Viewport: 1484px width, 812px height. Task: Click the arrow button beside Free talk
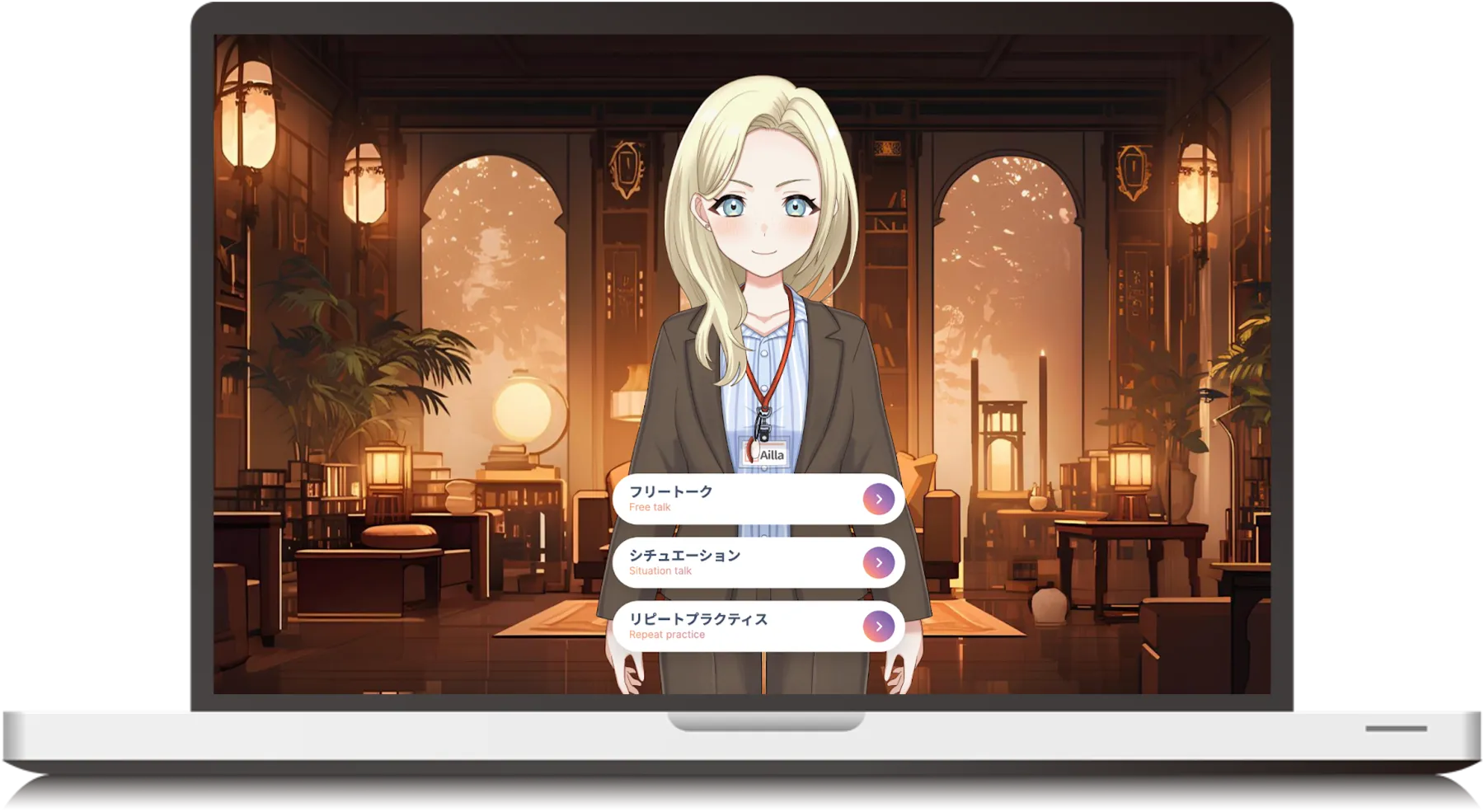879,499
